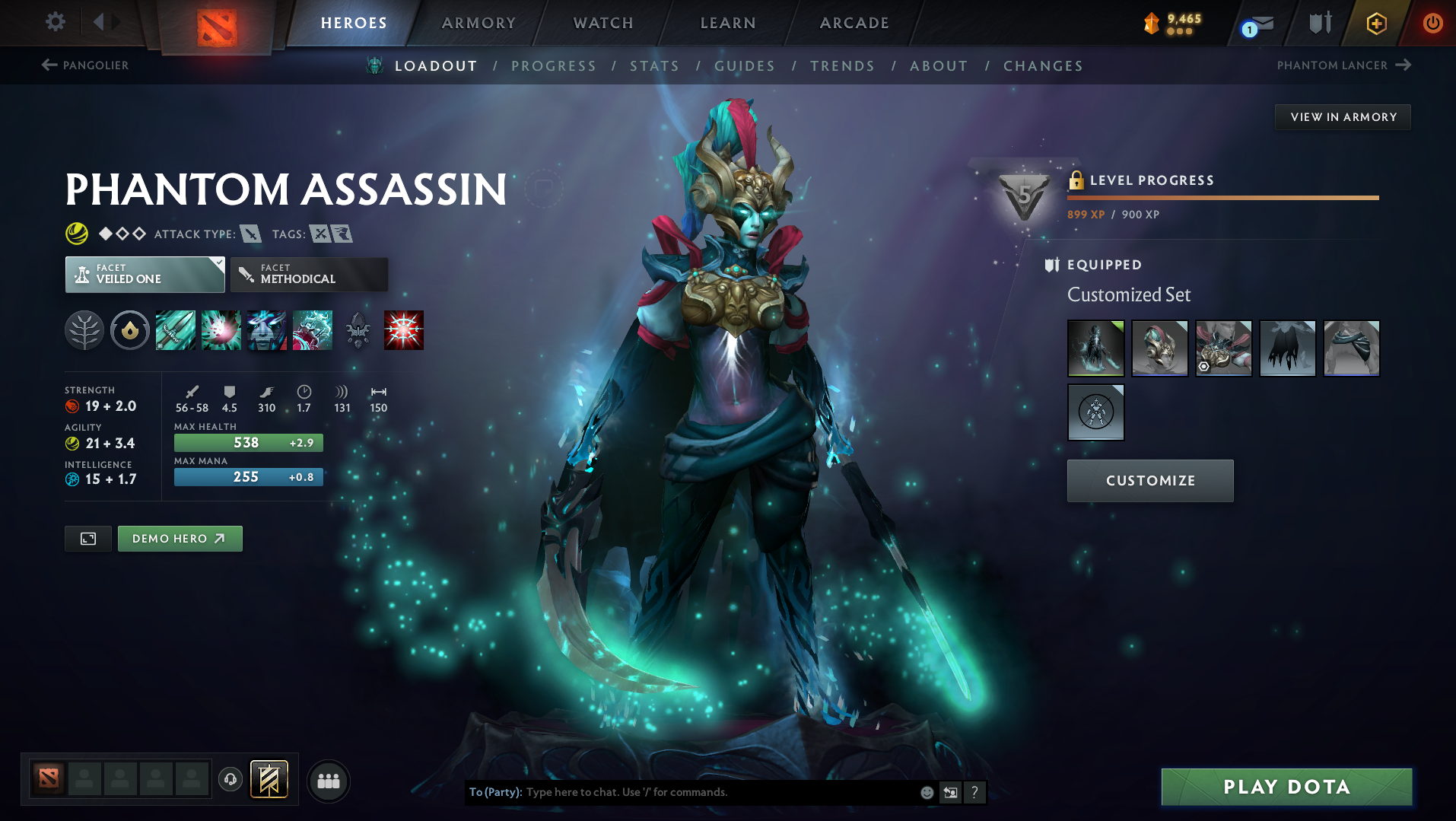Image resolution: width=1456 pixels, height=821 pixels.
Task: Open the GUIDES section
Action: 744,66
